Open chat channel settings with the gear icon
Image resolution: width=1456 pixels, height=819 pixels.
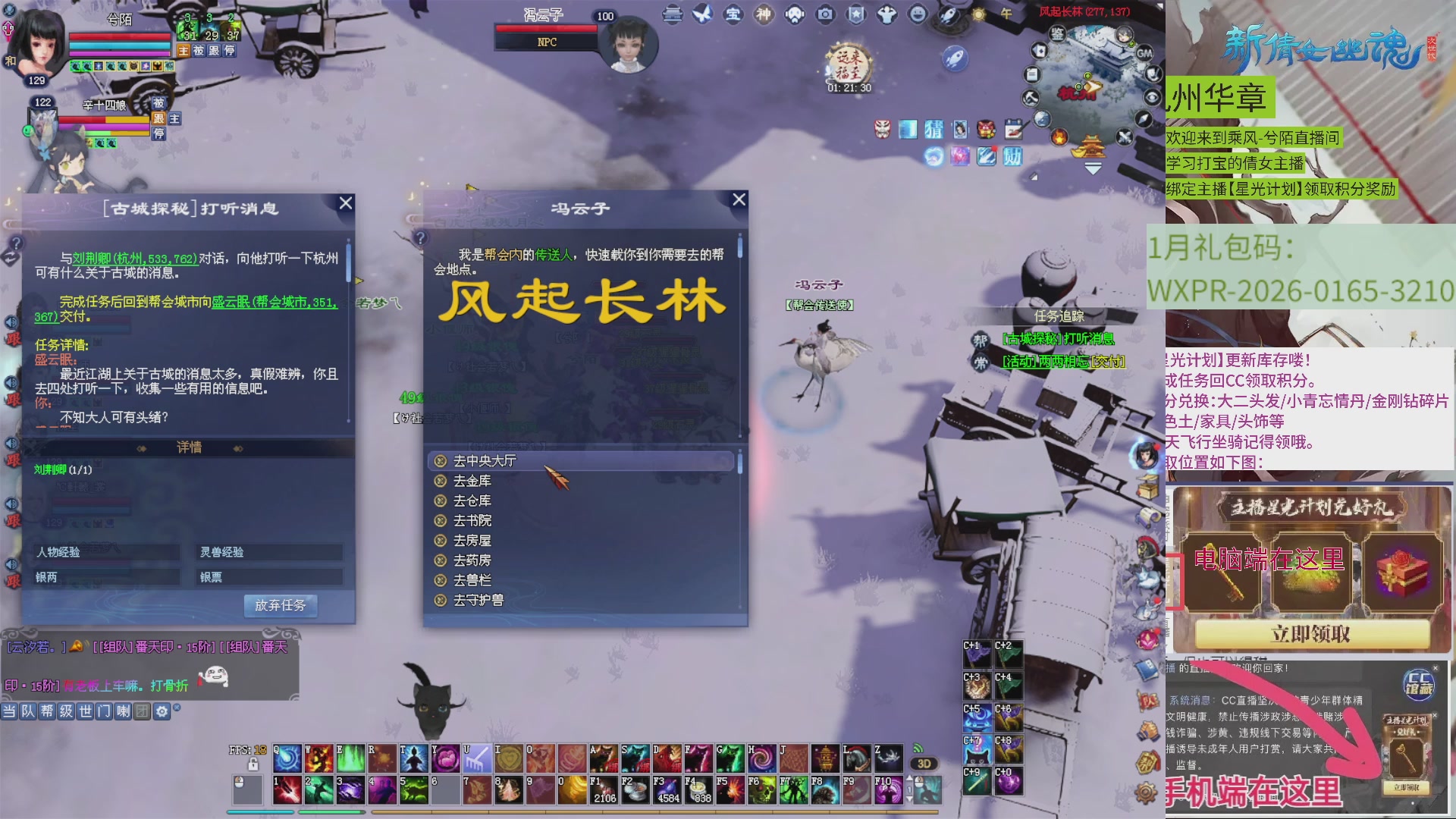pos(162,712)
